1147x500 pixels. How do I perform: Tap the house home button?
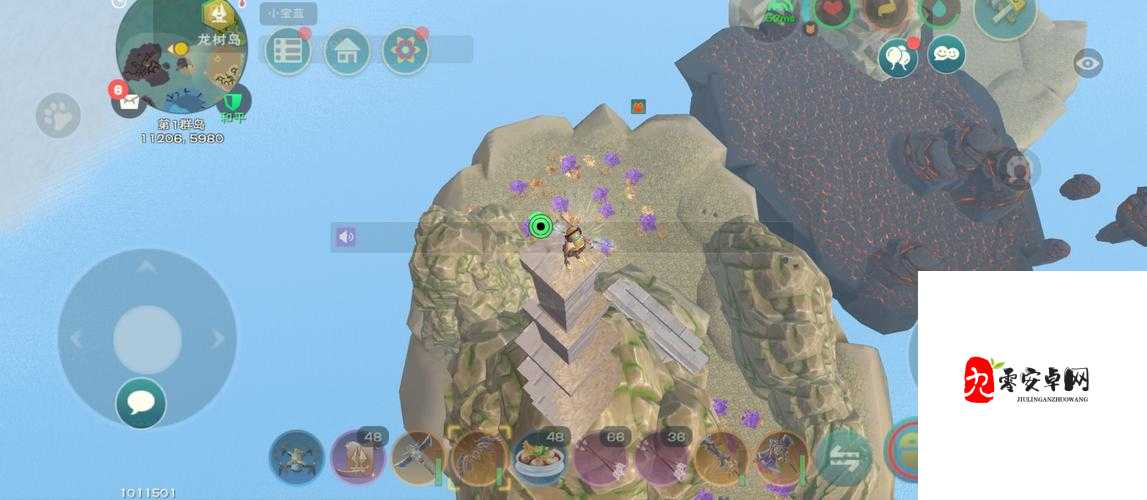coord(347,51)
